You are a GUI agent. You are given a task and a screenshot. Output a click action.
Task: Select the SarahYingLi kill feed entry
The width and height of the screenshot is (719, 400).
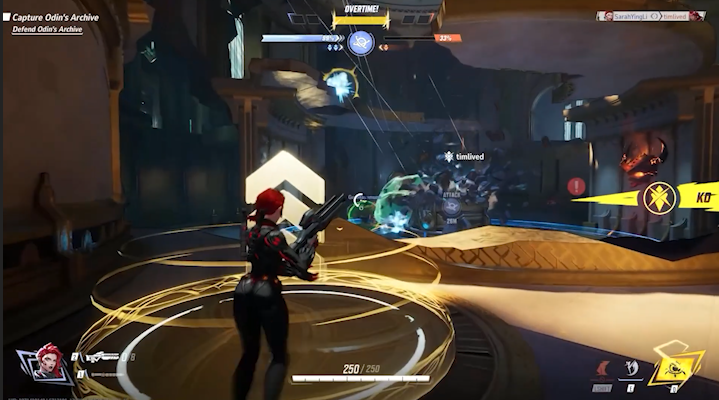[624, 16]
